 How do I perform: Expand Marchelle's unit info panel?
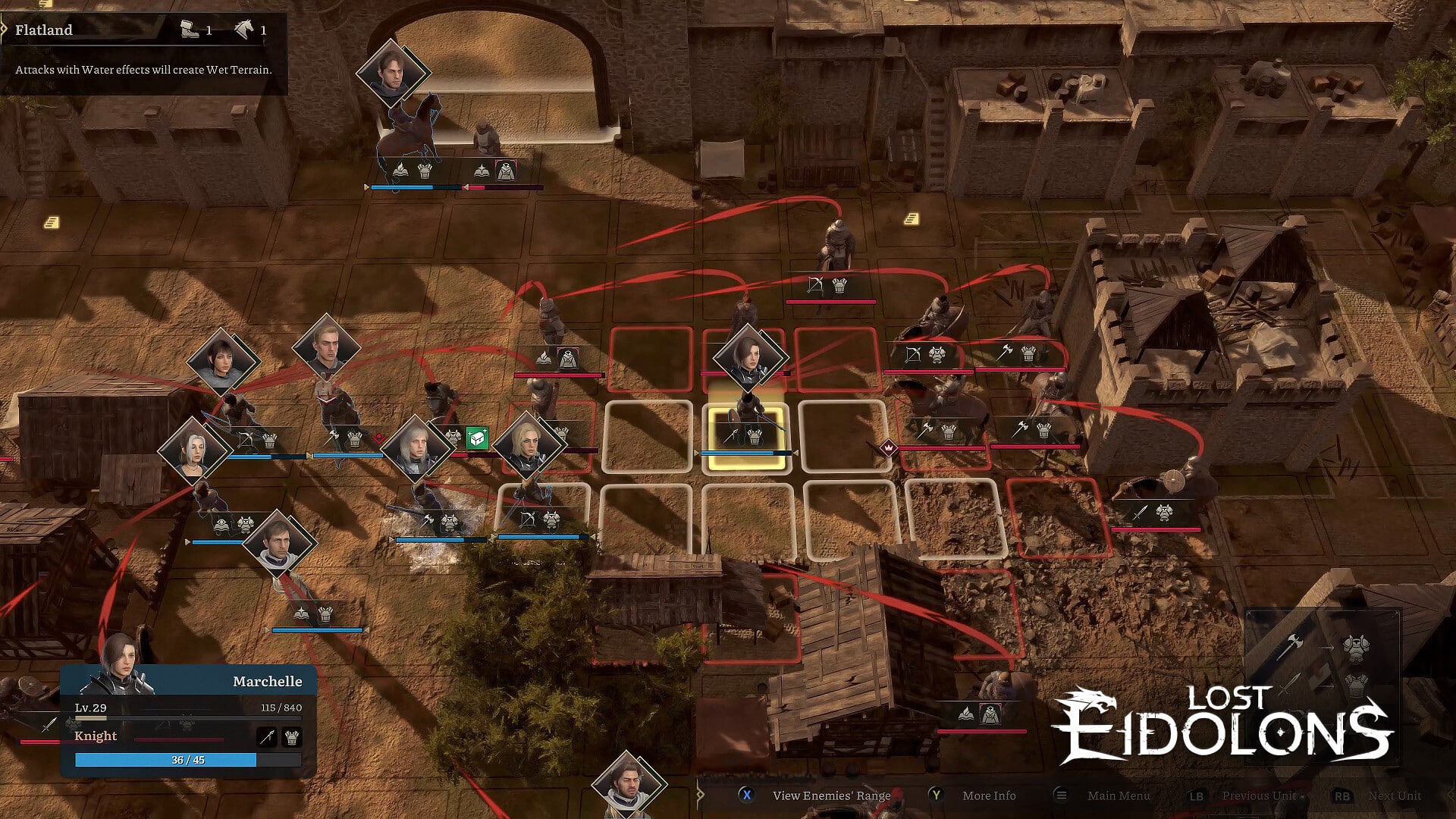(x=265, y=682)
